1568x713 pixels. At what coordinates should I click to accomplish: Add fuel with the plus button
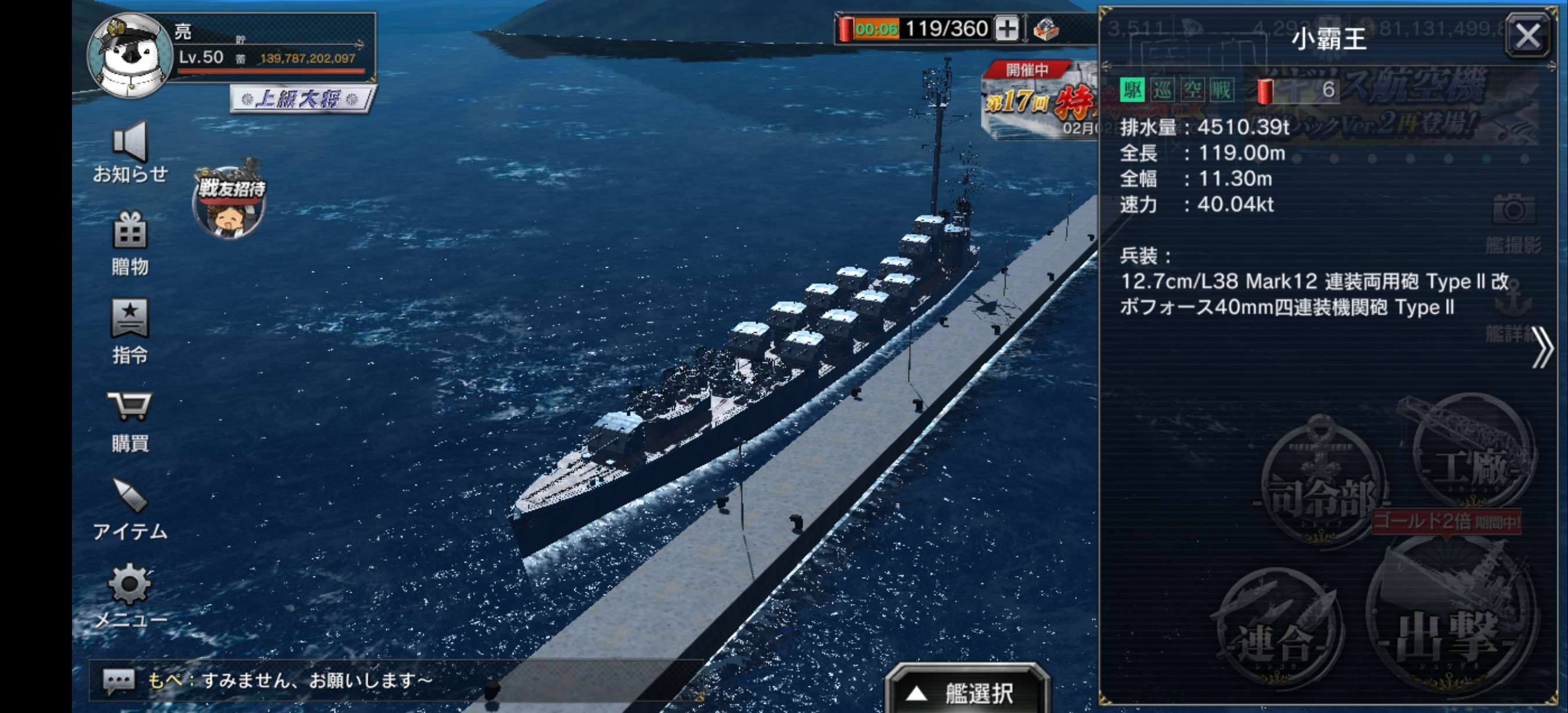tap(1007, 28)
